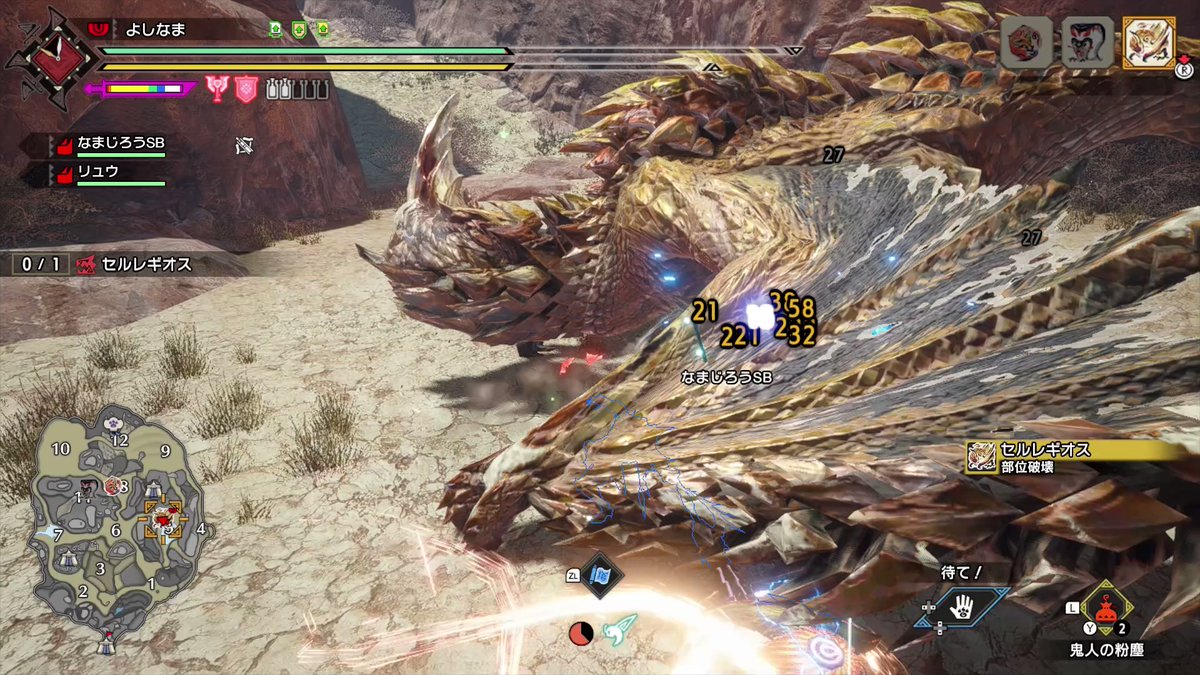Image resolution: width=1200 pixels, height=675 pixels.
Task: Select the Bishaten monster icon
Action: click(1087, 43)
